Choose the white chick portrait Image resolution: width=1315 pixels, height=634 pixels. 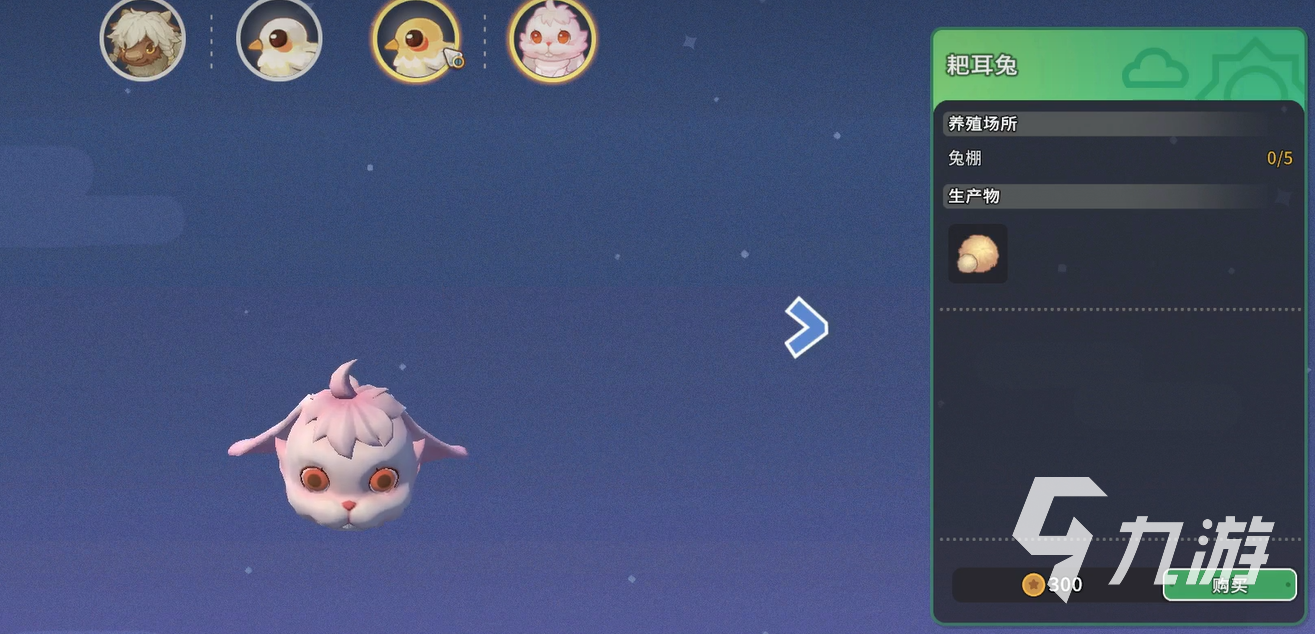tap(279, 40)
